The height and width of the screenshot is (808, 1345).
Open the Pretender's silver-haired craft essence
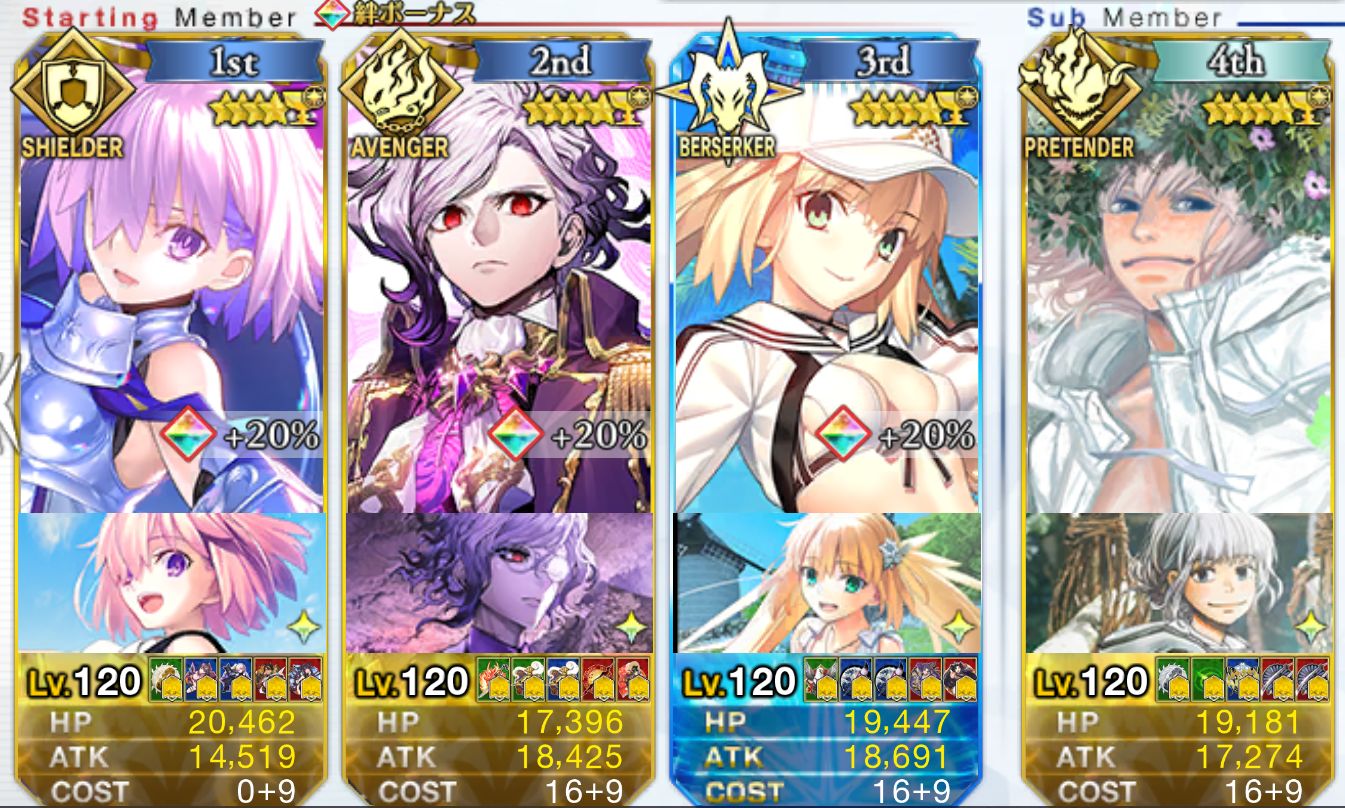1178,582
